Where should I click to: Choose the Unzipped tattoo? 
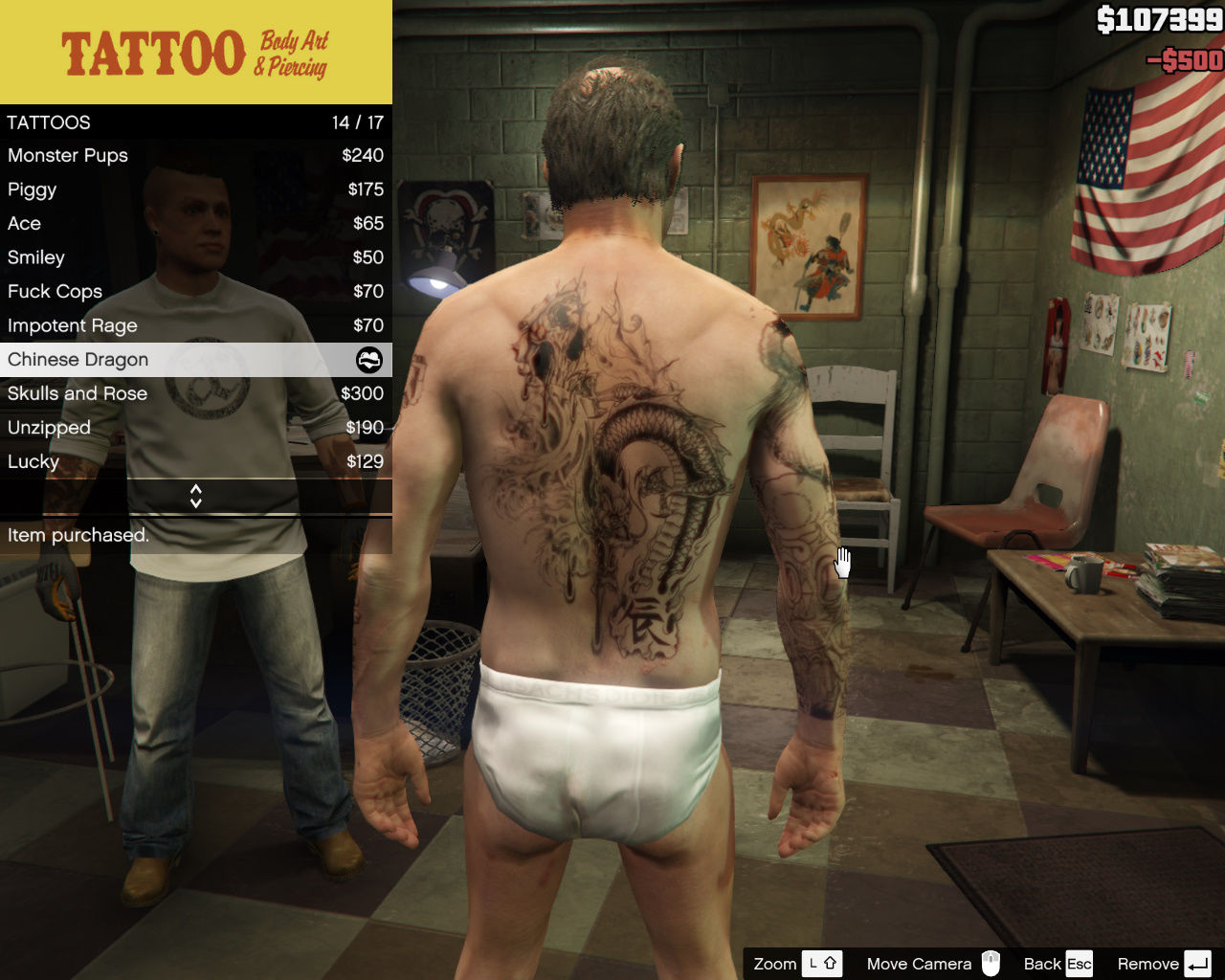[195, 428]
